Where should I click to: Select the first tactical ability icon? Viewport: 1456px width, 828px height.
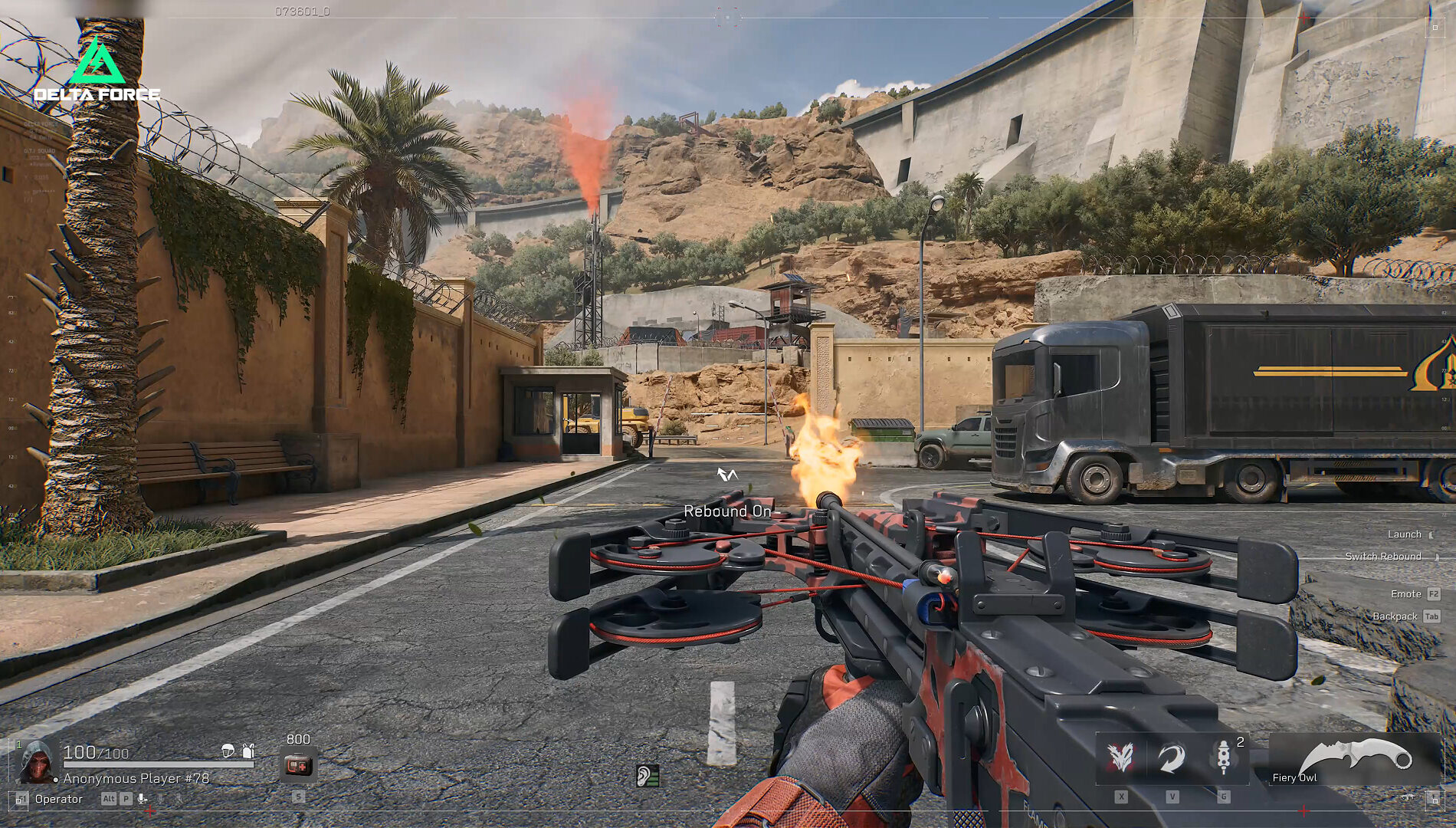[1122, 757]
